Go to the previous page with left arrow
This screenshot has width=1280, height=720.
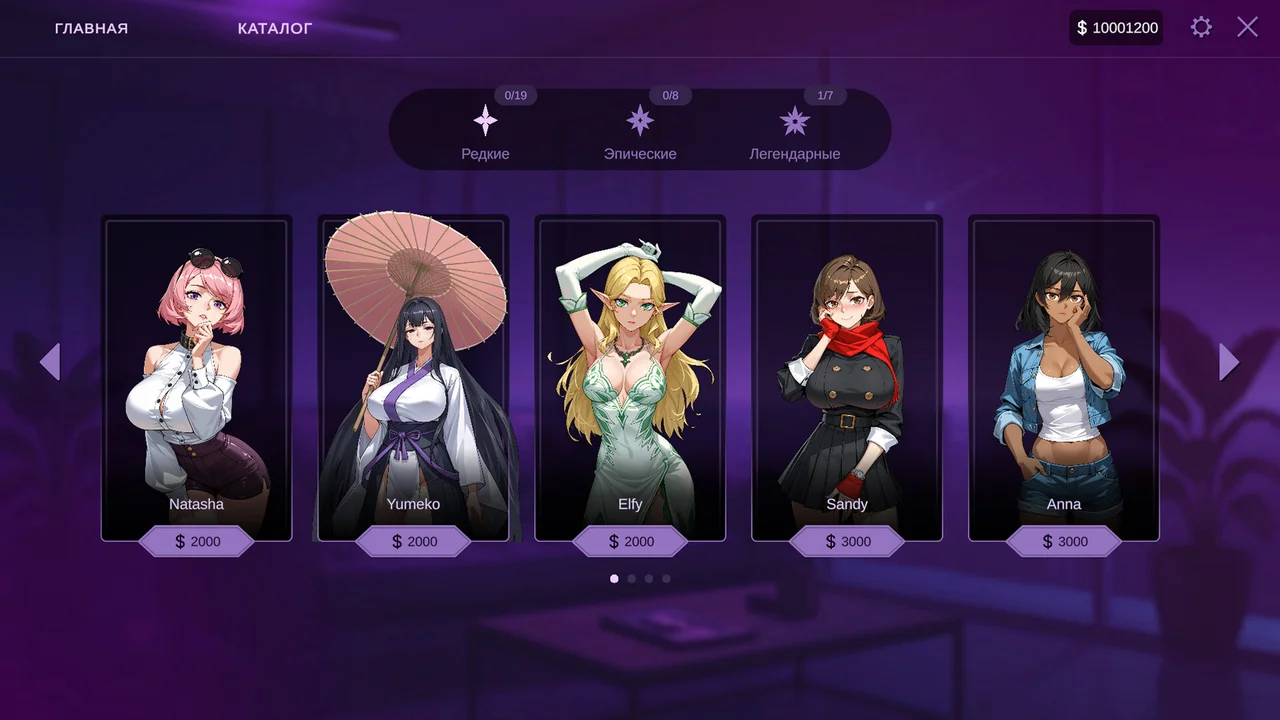[50, 362]
